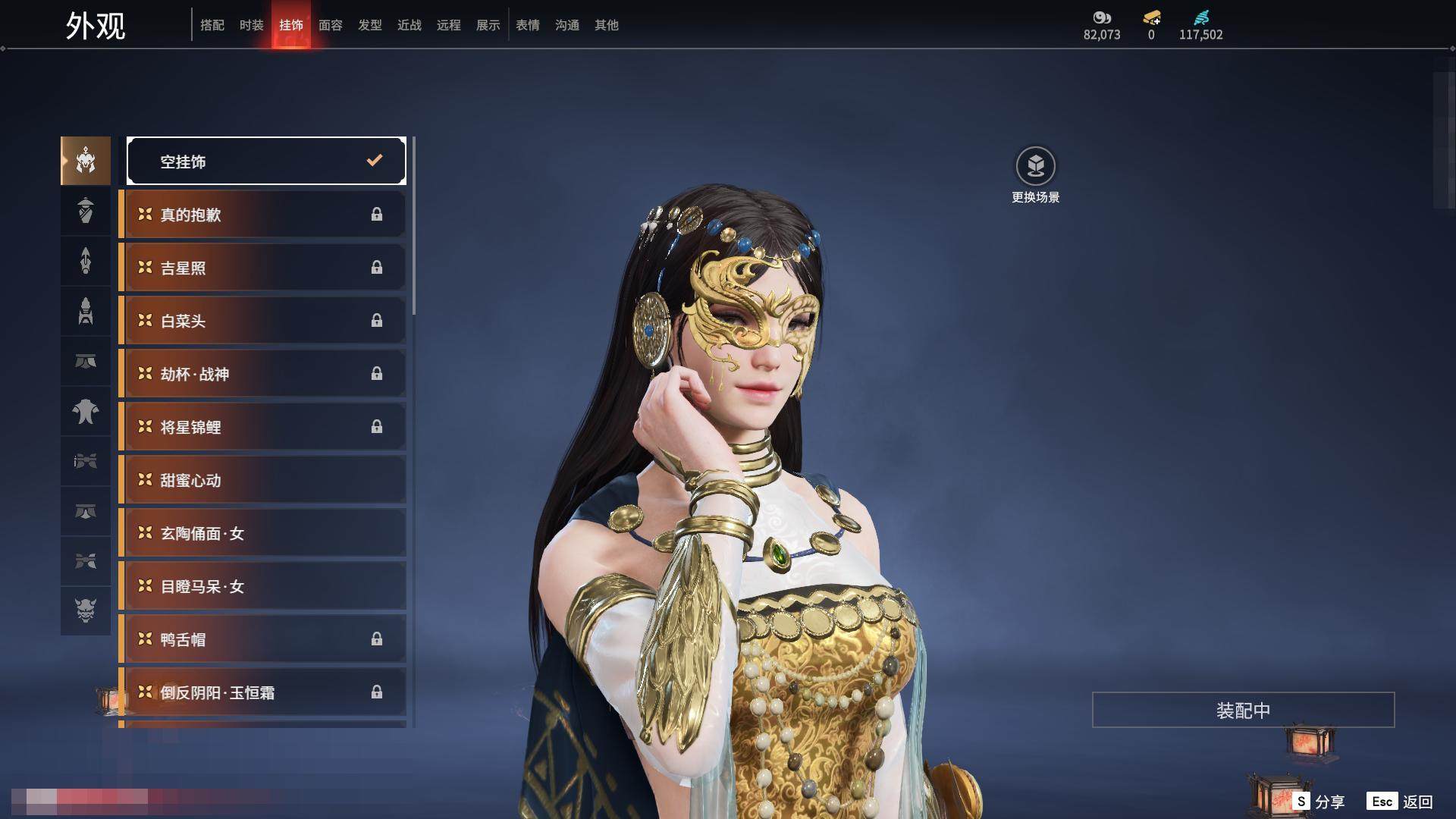This screenshot has width=1456, height=819.
Task: Go to the 发型 tab
Action: (x=370, y=25)
